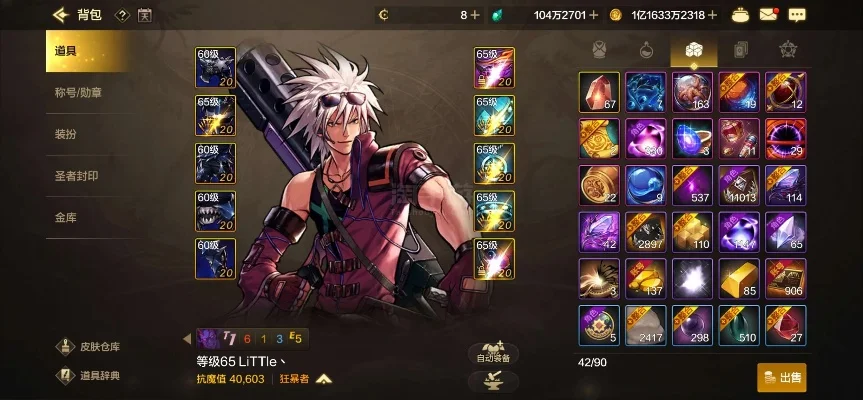The height and width of the screenshot is (400, 863).
Task: Switch to the potion flask inventory tab
Action: [645, 49]
